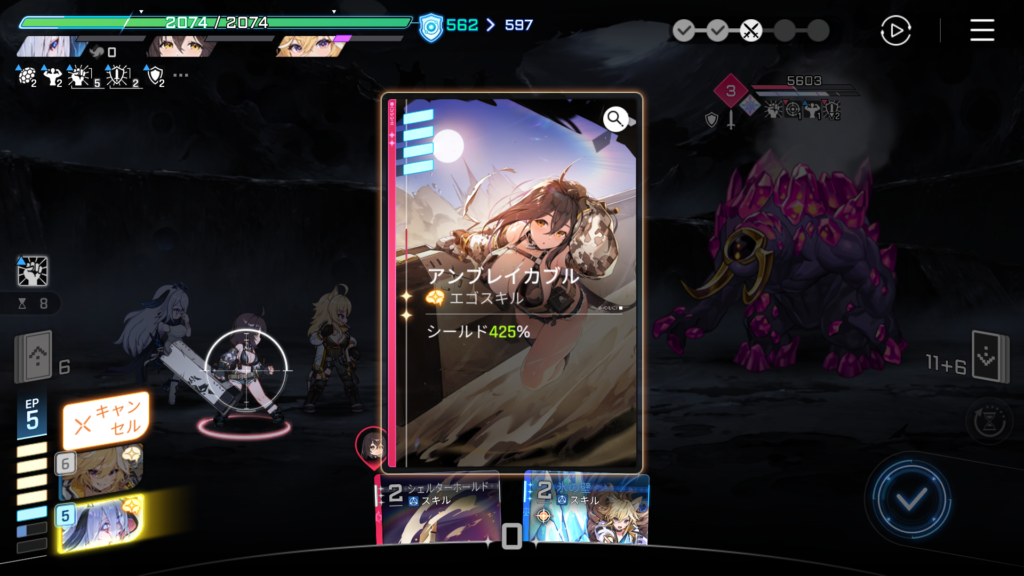The image size is (1024, 576).
Task: Open the hamburger menu
Action: pos(982,31)
